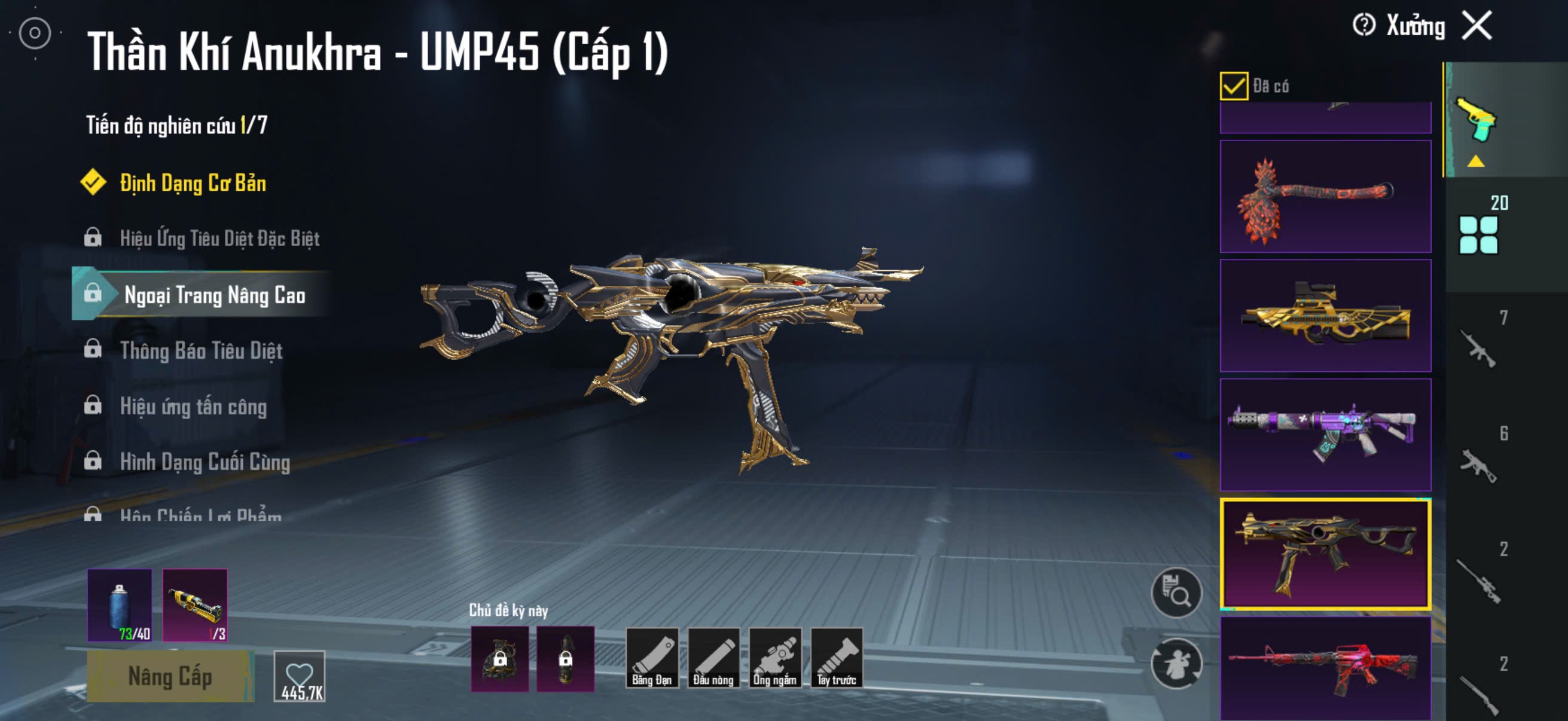Choose the Tay trước foregrip slot
Image resolution: width=1568 pixels, height=721 pixels.
[837, 658]
